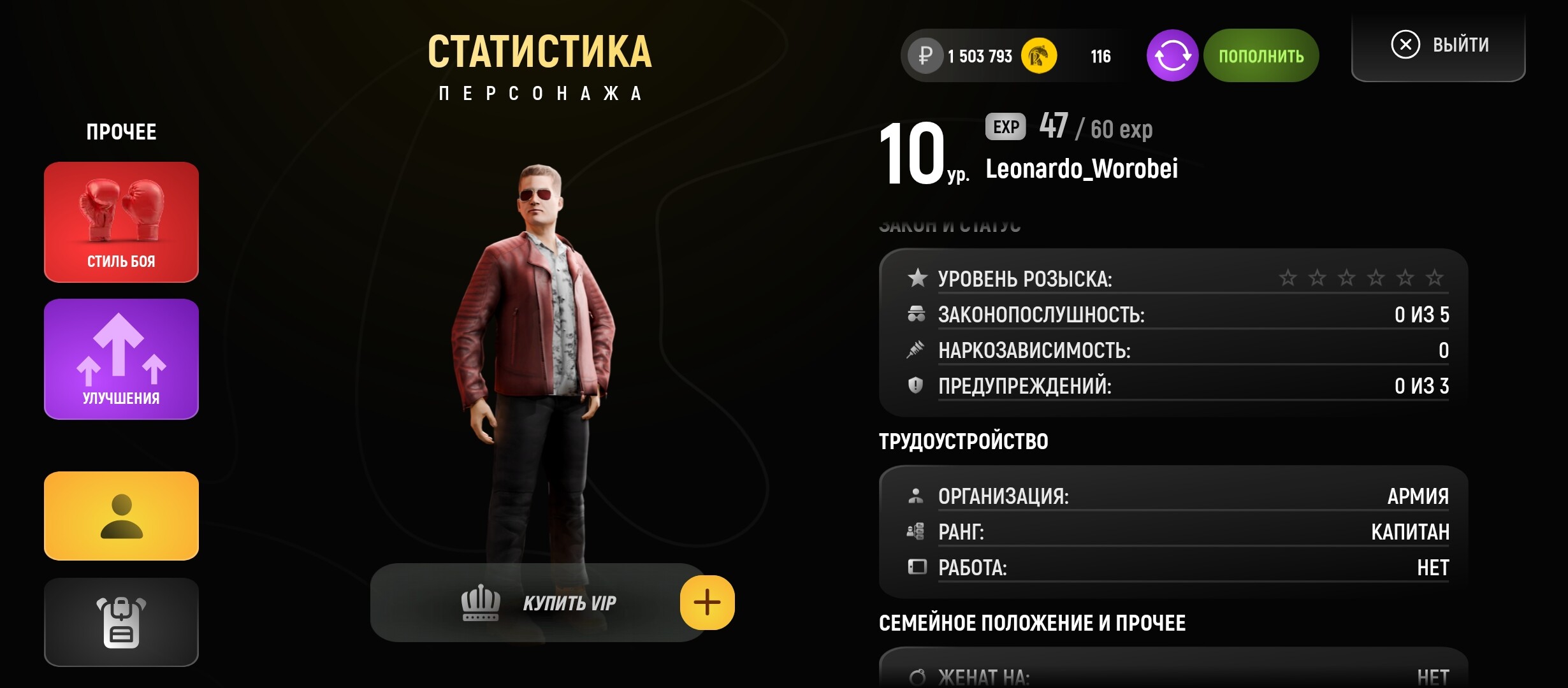This screenshot has height=688, width=1568.
Task: Click the purple currency exchange icon
Action: pyautogui.click(x=1173, y=55)
